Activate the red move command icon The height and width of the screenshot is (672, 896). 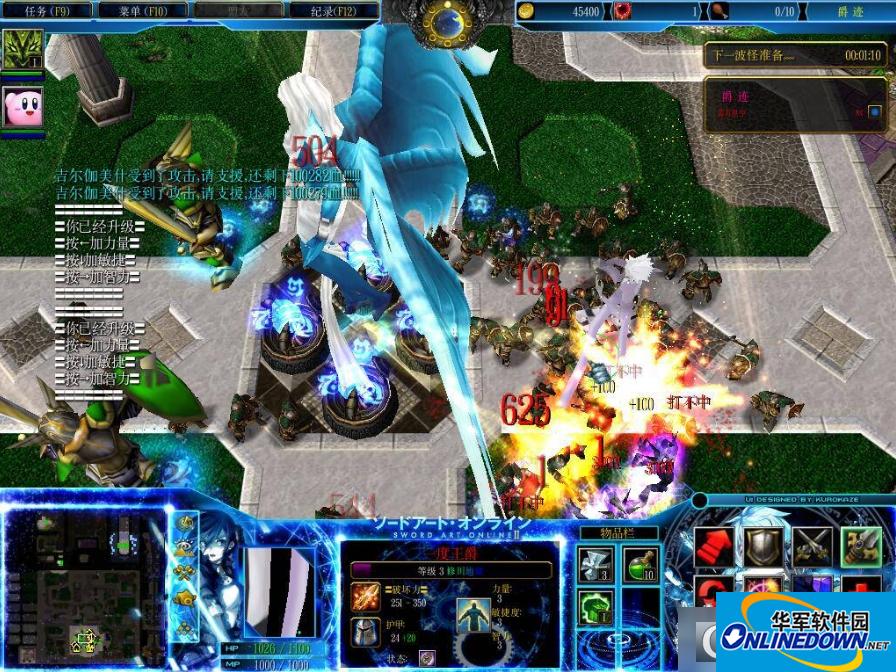(711, 547)
